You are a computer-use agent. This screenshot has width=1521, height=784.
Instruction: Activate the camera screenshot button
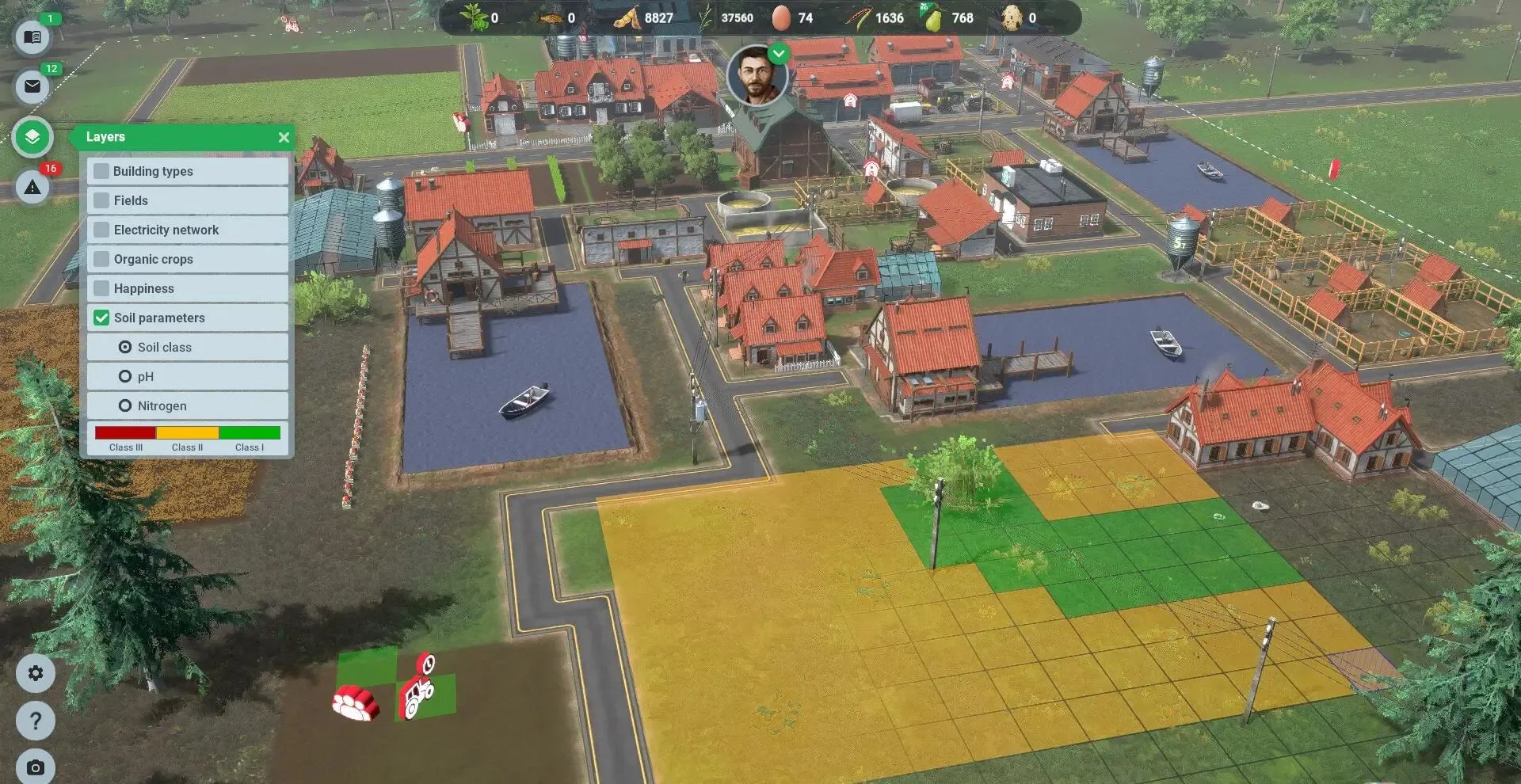pos(36,767)
